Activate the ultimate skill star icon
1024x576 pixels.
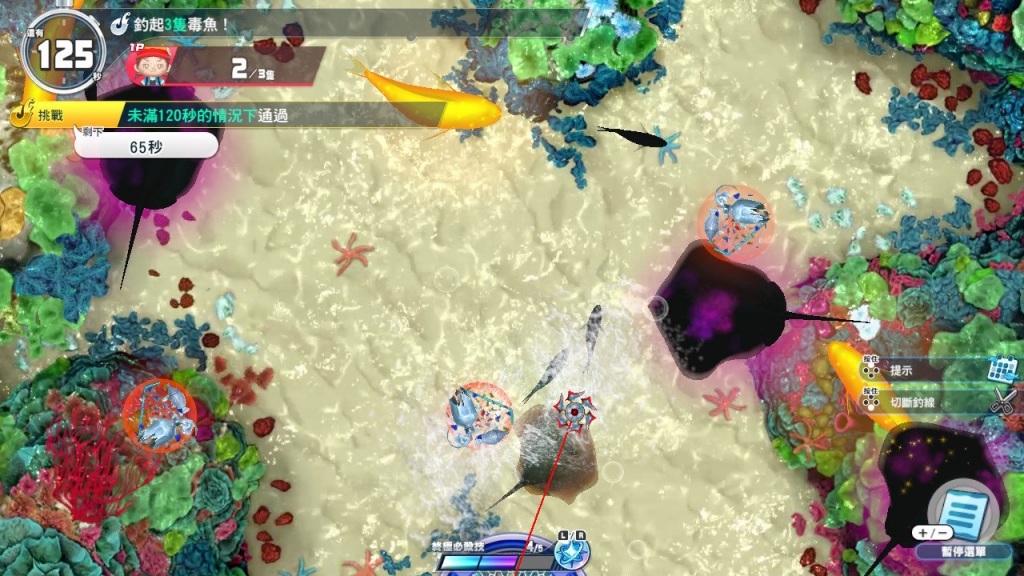[572, 553]
